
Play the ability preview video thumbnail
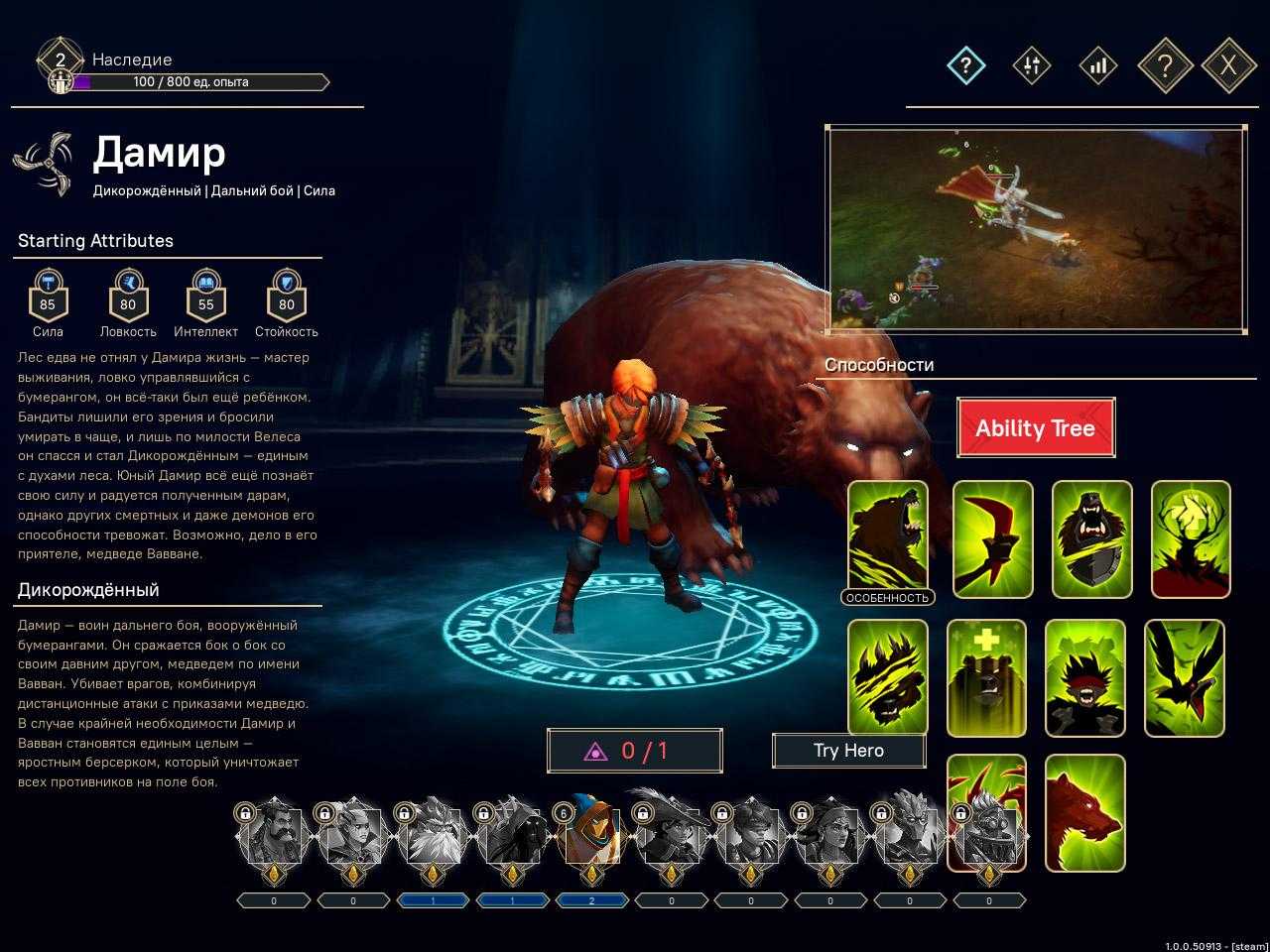1036,229
